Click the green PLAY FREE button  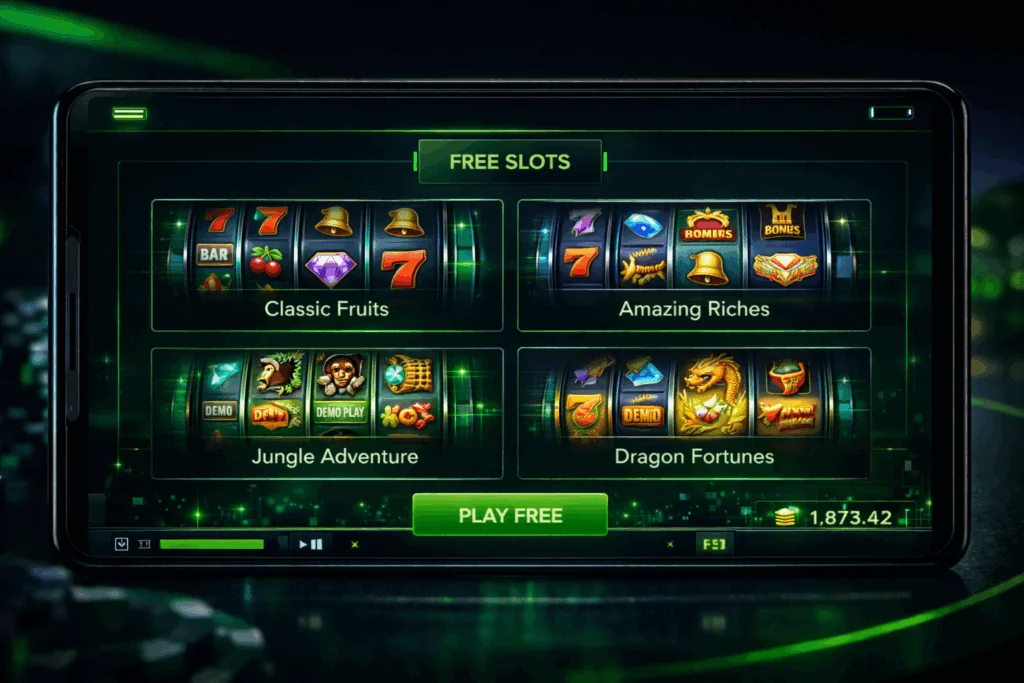click(510, 516)
